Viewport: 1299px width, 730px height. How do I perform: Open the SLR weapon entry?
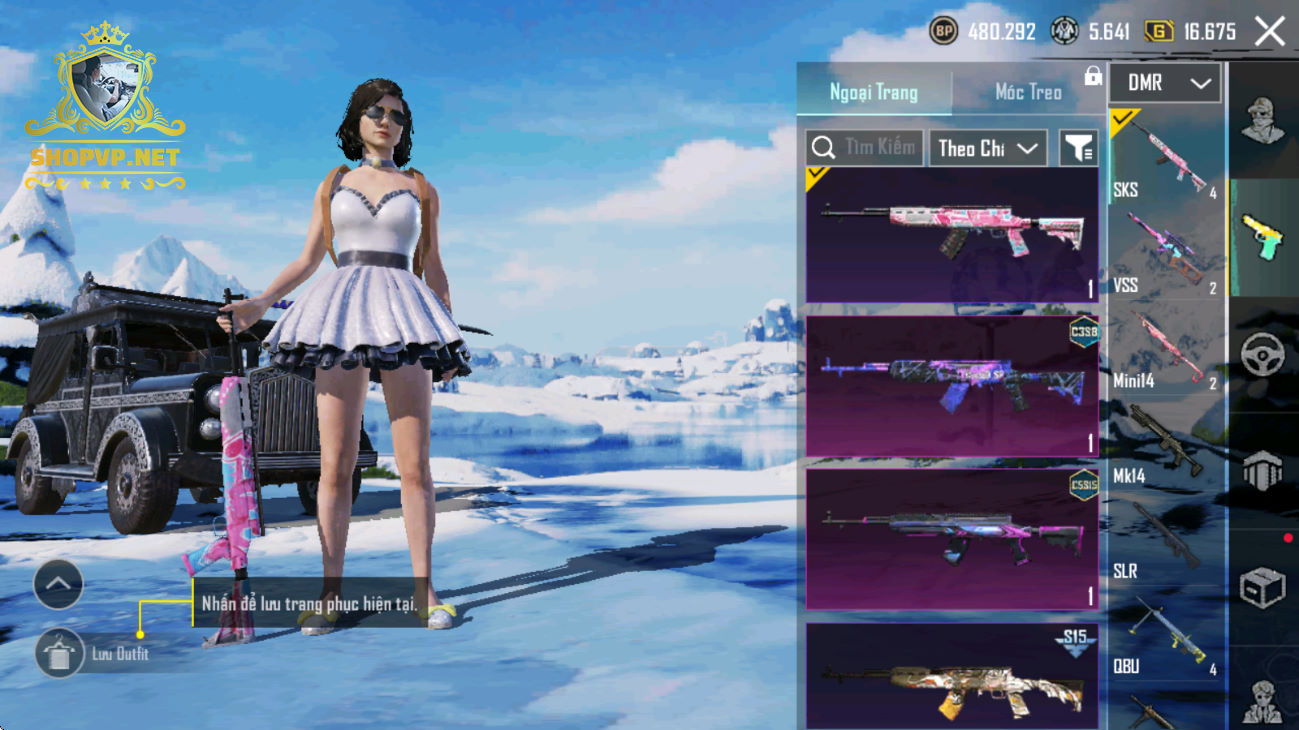click(x=1166, y=540)
